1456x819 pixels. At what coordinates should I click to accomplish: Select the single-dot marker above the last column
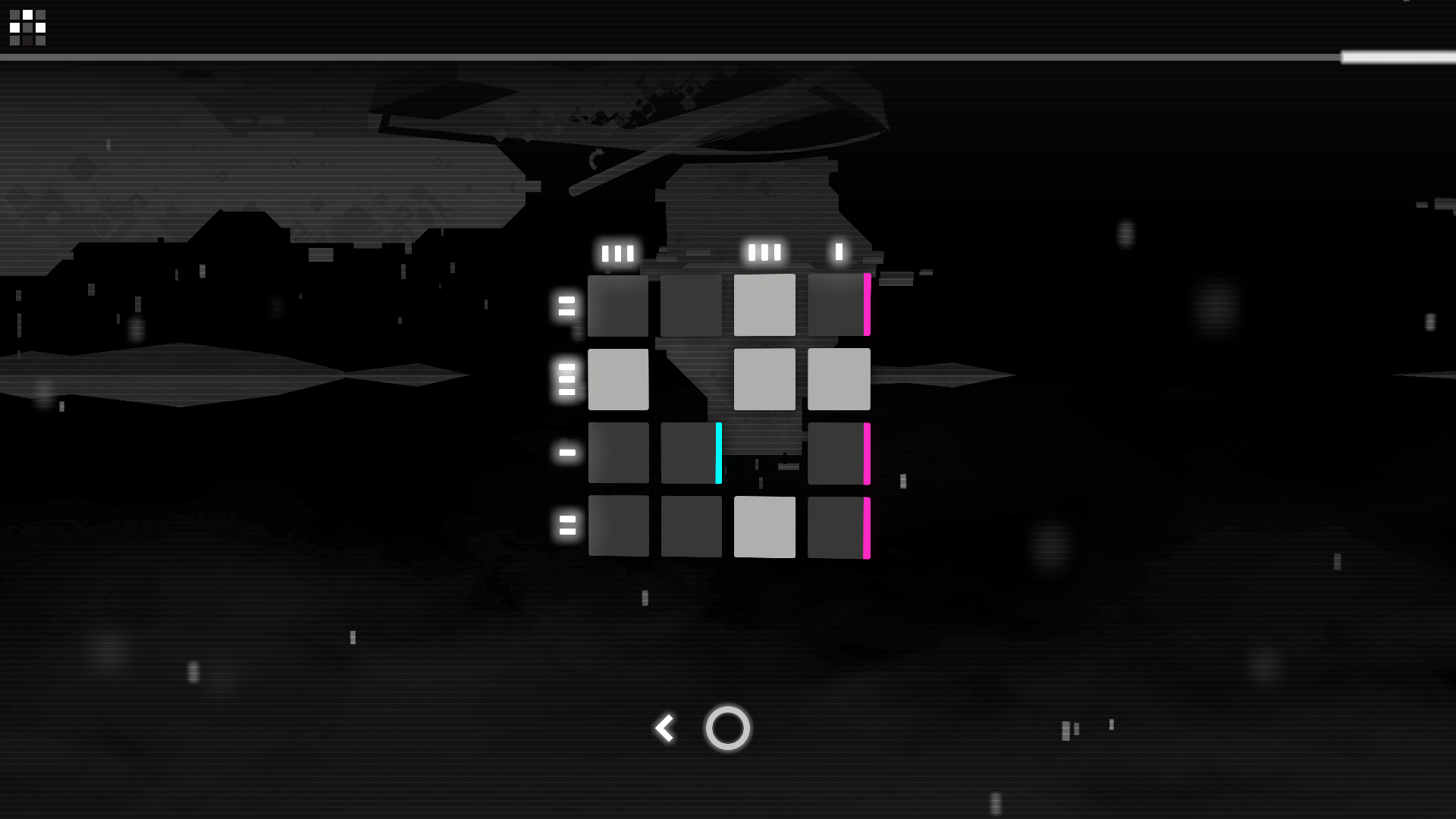(x=838, y=251)
